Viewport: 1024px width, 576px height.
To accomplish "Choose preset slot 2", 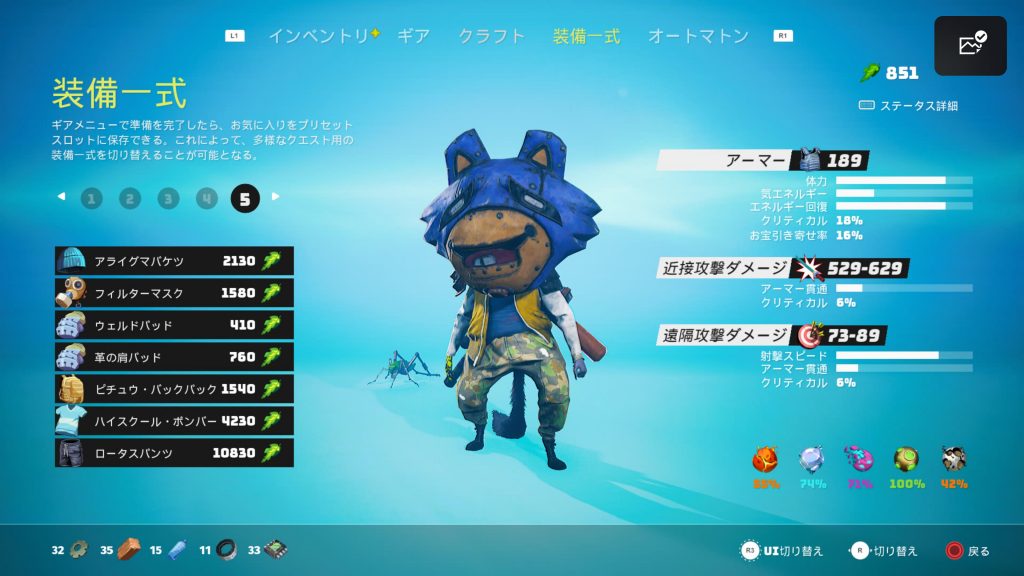I will point(130,198).
